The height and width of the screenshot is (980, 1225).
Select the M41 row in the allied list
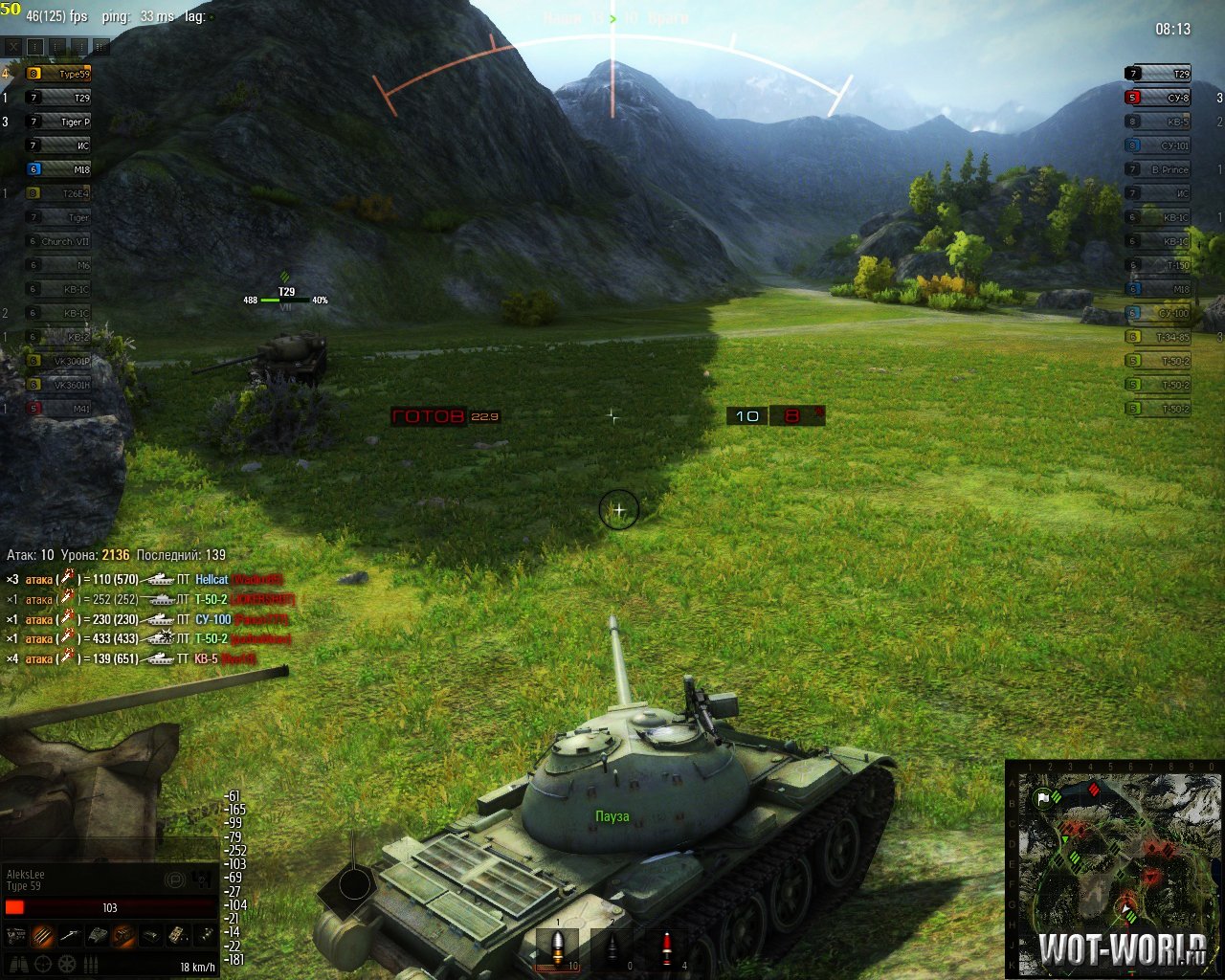point(59,409)
